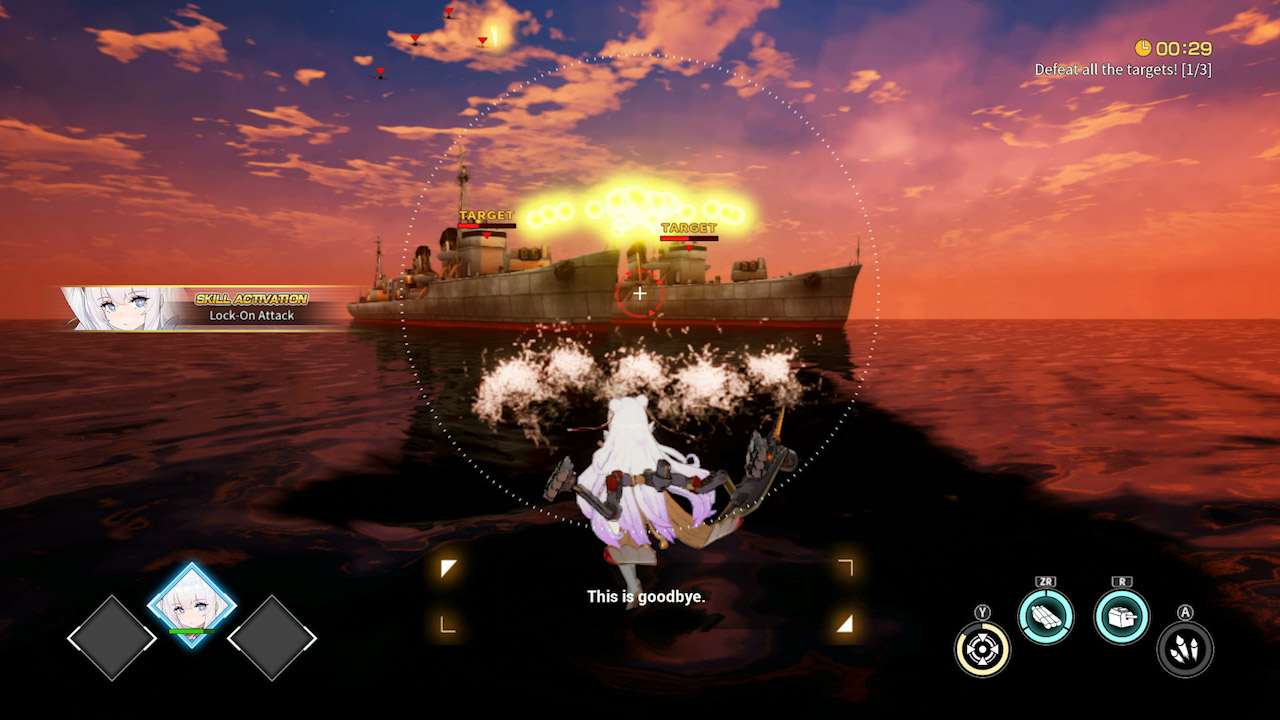Click the red crosshair at screen center
Screen dimensions: 1280x720
[x=639, y=293]
